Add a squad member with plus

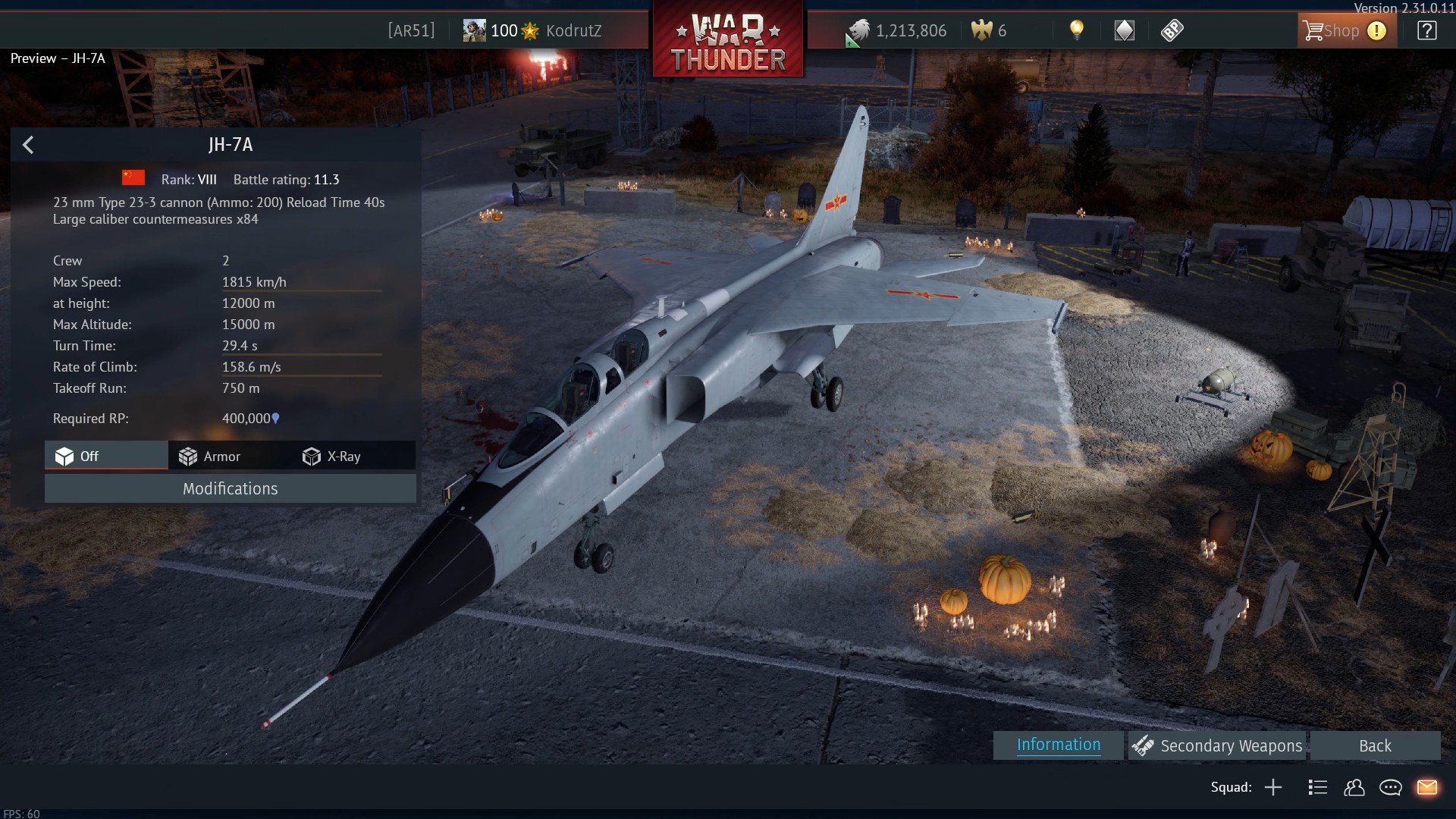(x=1273, y=788)
